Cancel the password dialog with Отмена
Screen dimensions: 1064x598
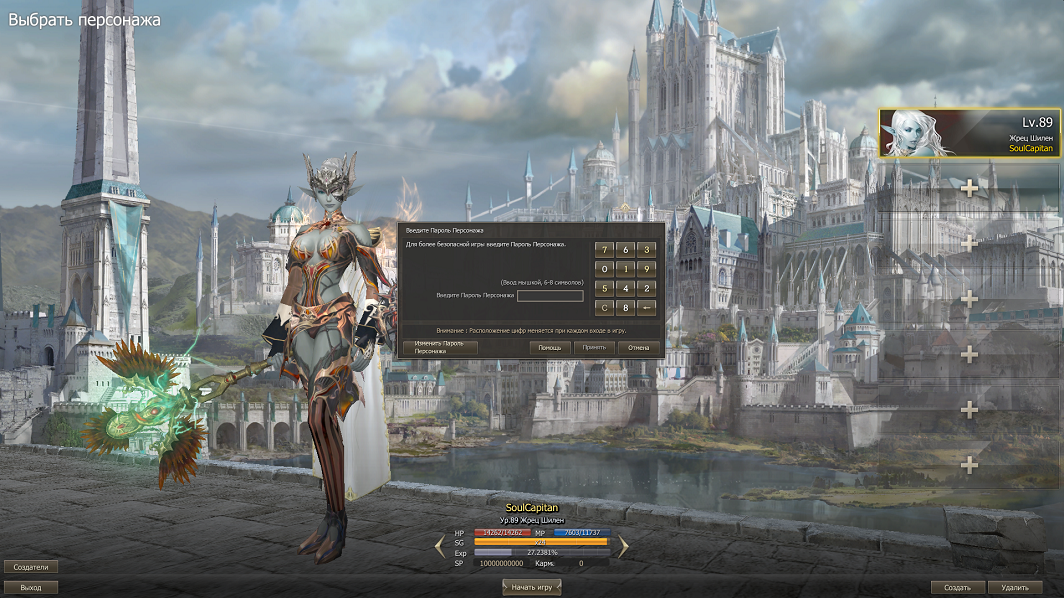point(639,347)
